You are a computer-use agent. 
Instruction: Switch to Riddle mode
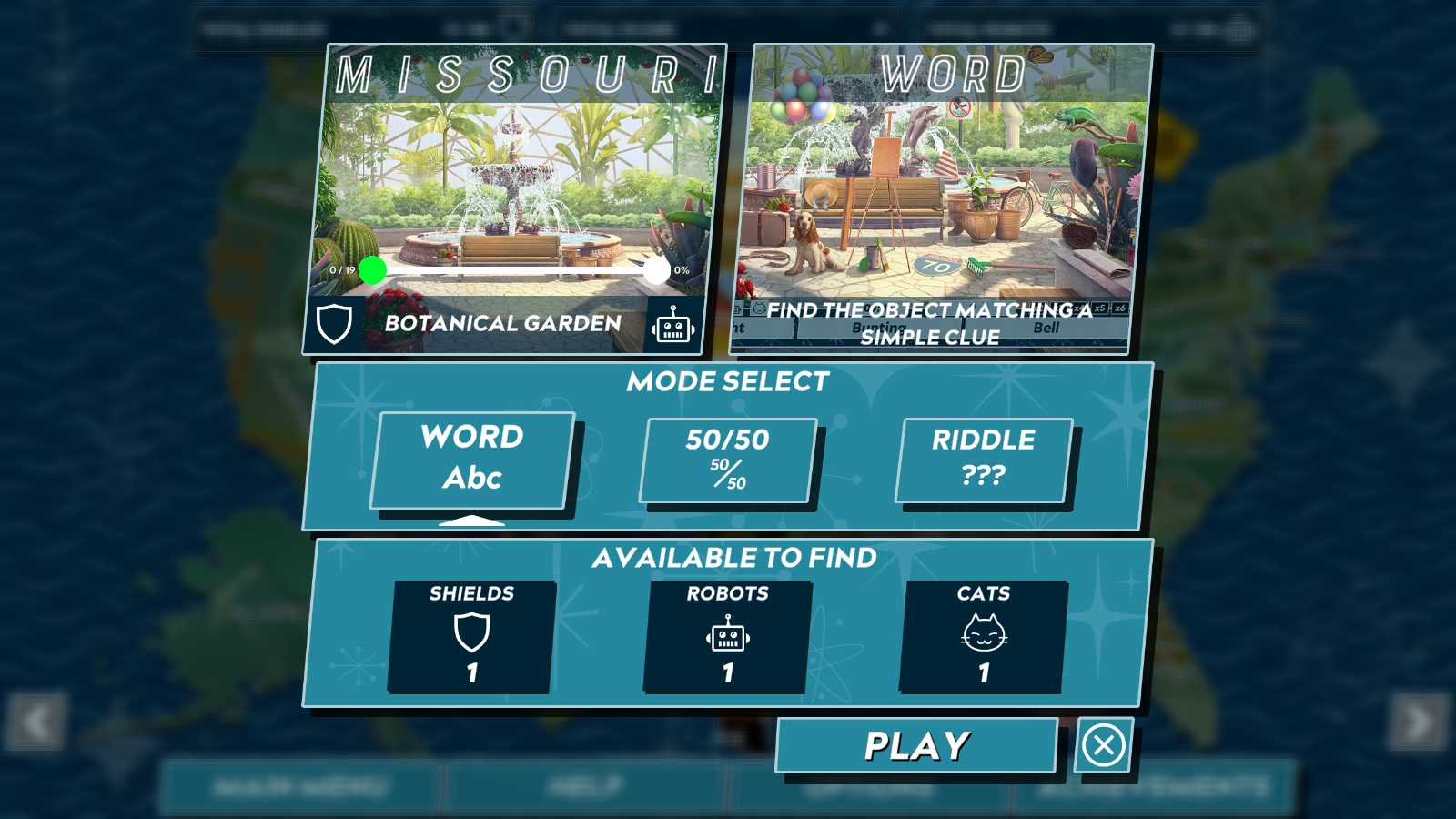pos(984,460)
